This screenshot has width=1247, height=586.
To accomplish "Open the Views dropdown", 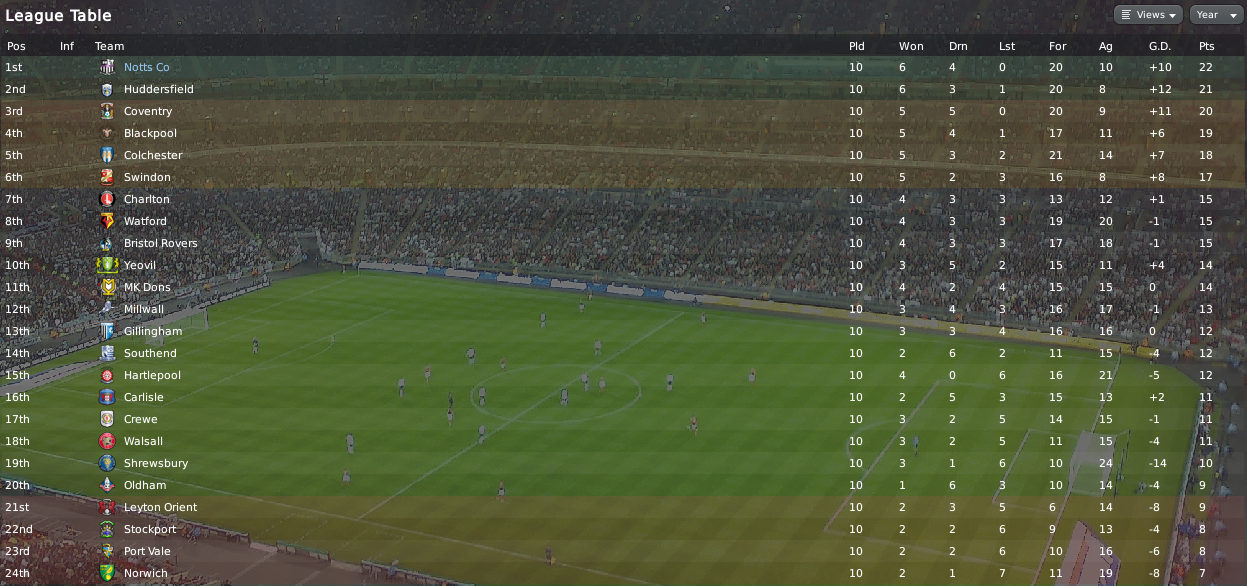I will pyautogui.click(x=1148, y=15).
